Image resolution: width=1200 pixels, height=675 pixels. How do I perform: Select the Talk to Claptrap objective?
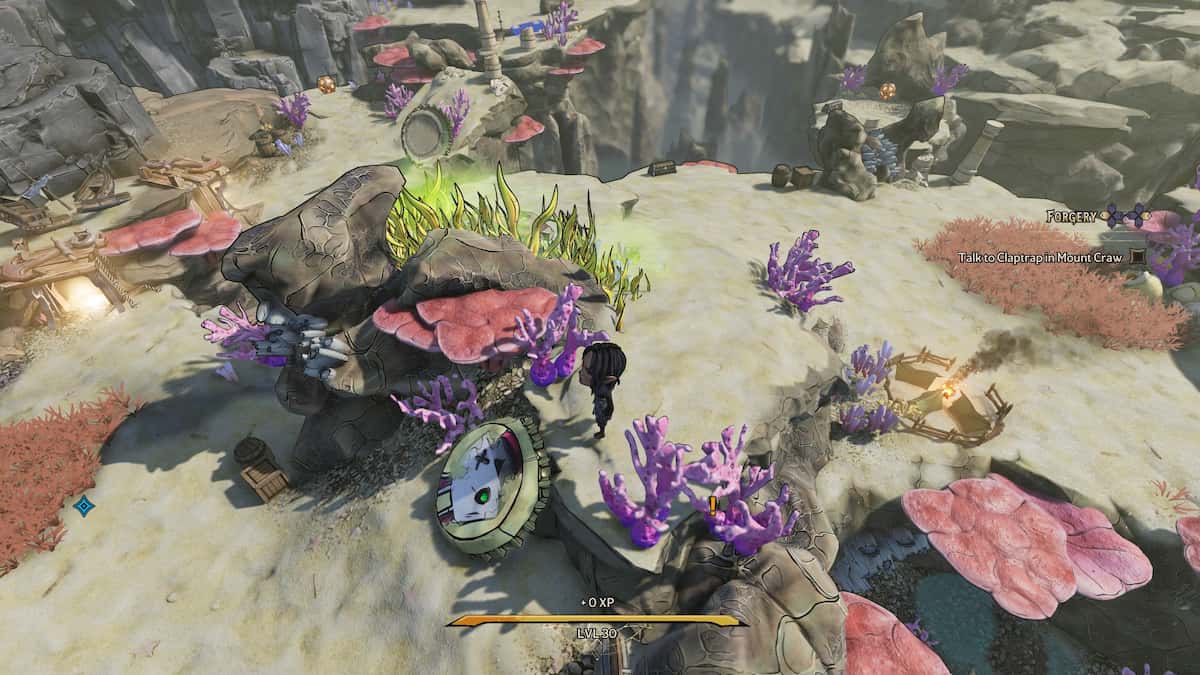pos(1041,257)
